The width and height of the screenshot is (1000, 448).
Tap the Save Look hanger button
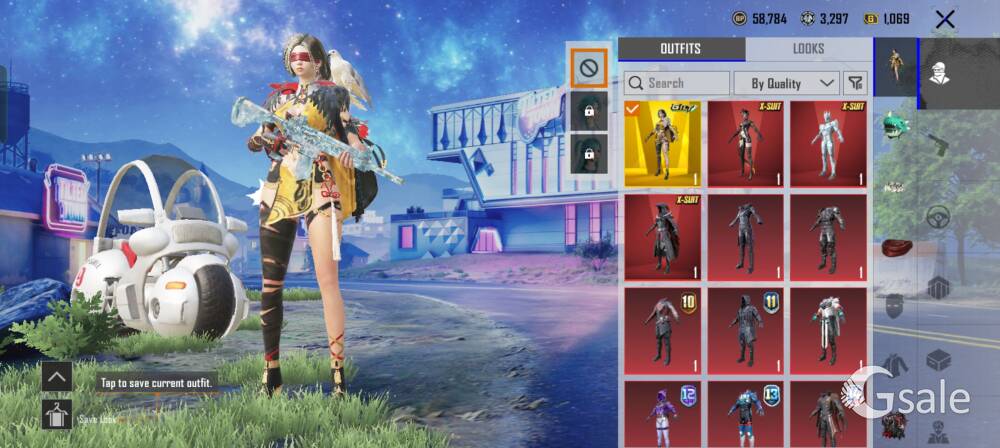click(56, 414)
